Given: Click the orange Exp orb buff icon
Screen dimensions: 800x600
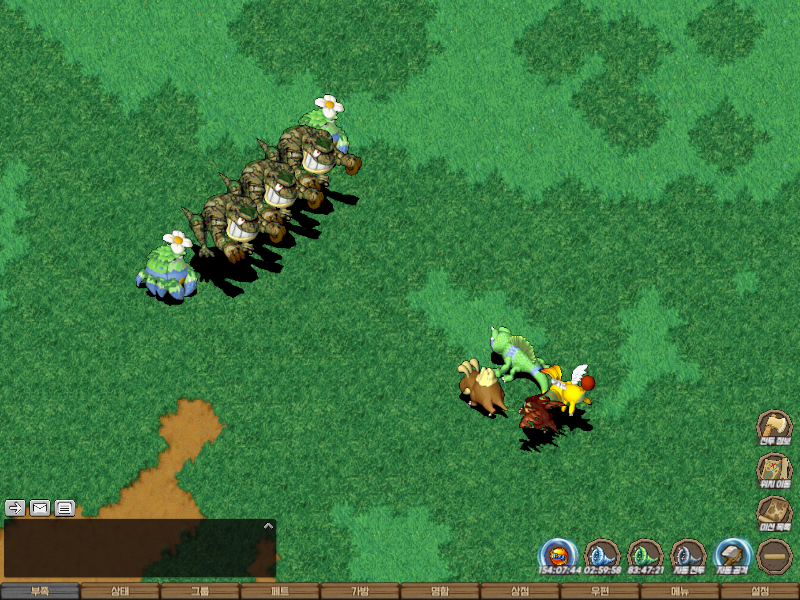Looking at the screenshot, I should point(558,555).
